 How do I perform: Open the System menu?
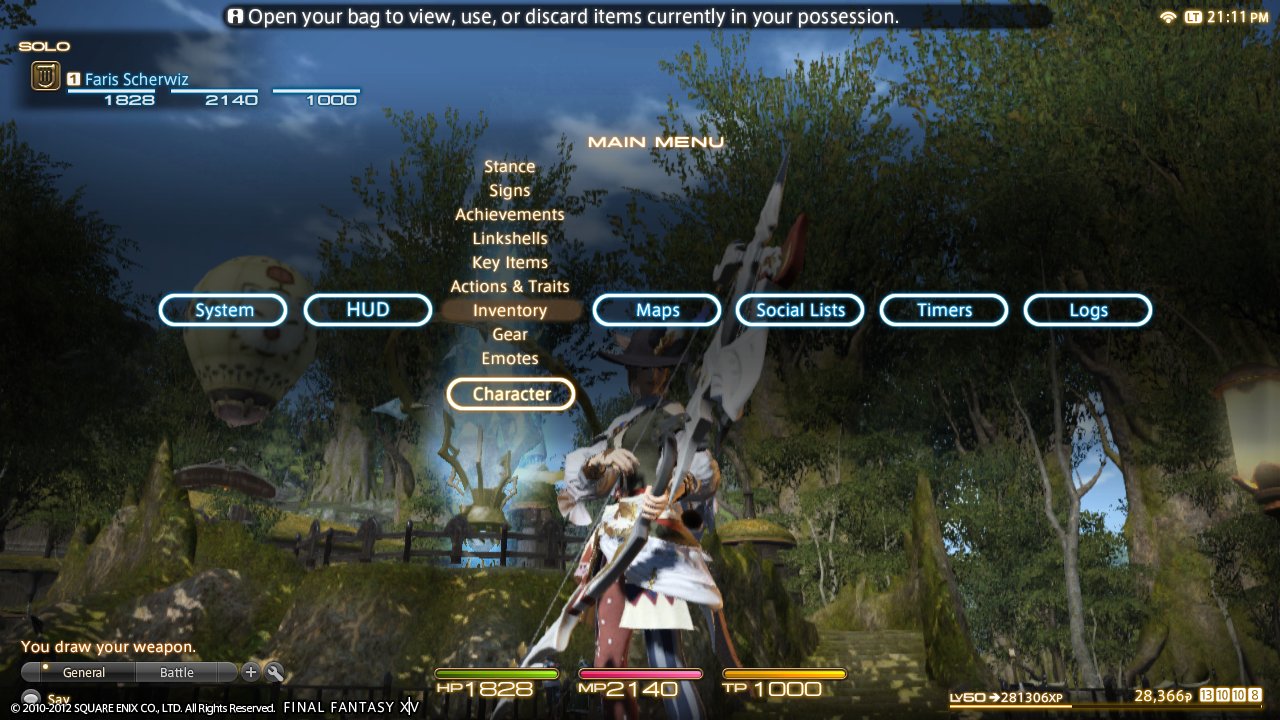[x=223, y=310]
